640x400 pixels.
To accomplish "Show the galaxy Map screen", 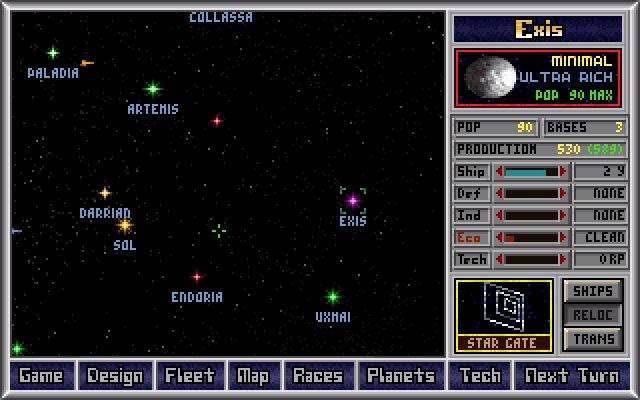I will (x=252, y=376).
